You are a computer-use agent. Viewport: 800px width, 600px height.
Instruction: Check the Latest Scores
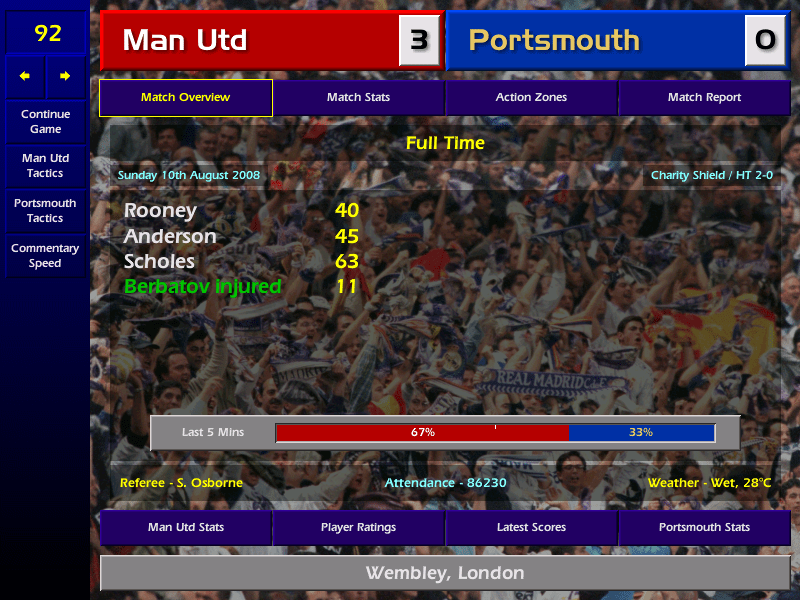531,527
